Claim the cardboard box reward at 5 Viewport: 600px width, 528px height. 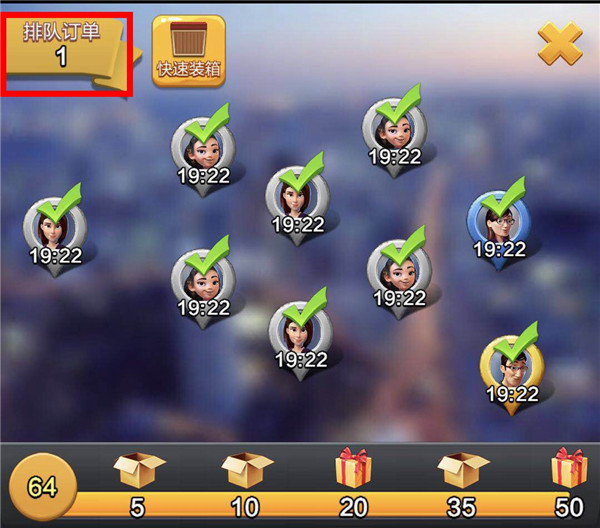[138, 470]
